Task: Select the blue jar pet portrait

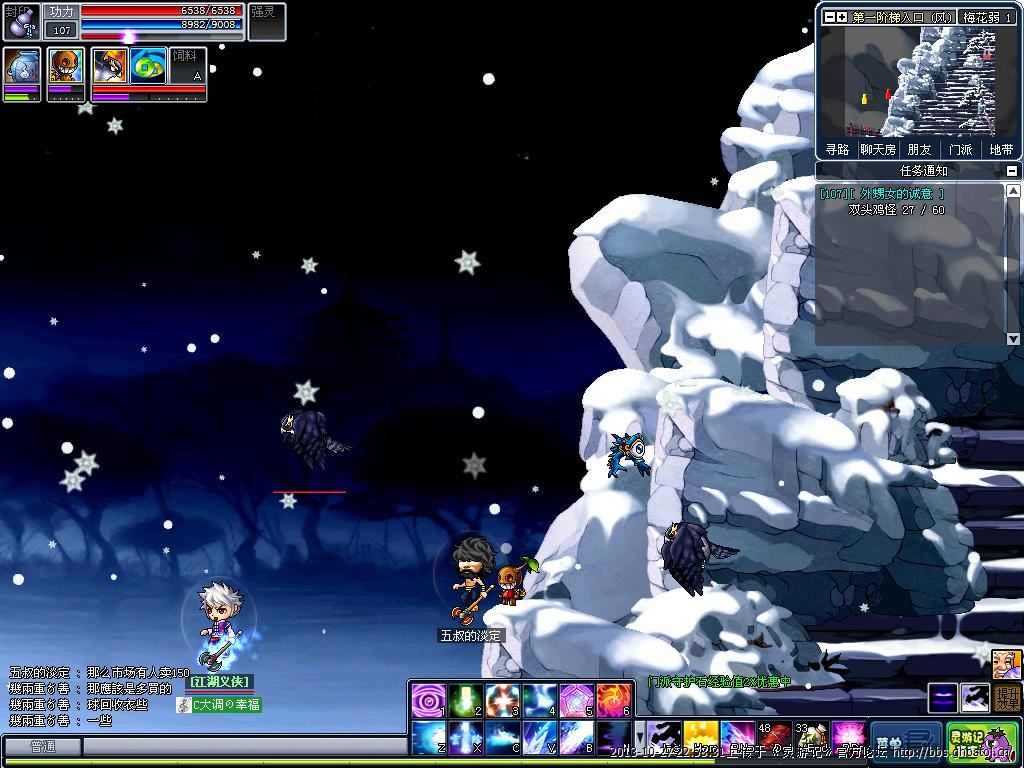Action: tap(22, 67)
